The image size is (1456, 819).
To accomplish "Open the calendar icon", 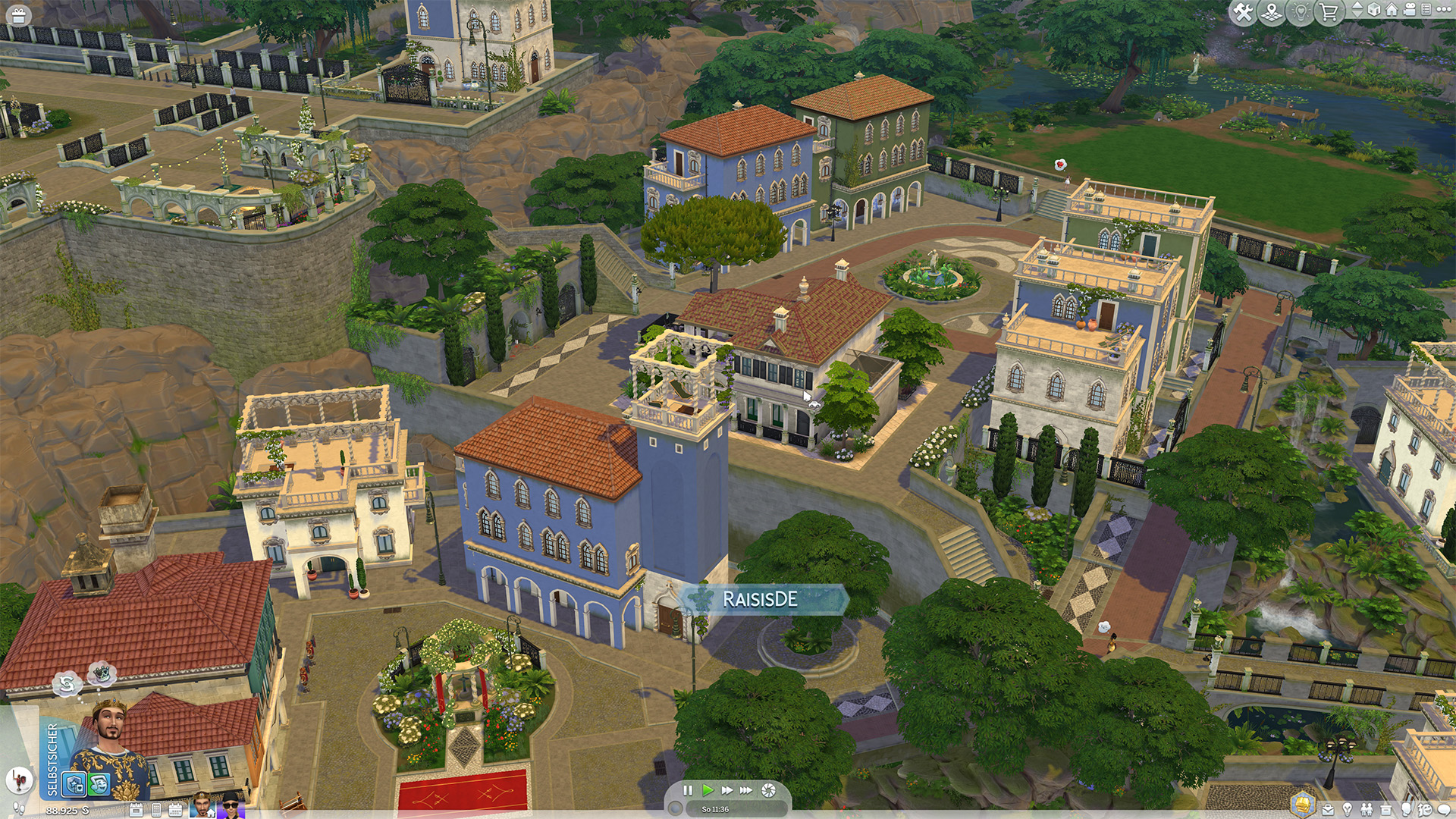I will [x=175, y=810].
